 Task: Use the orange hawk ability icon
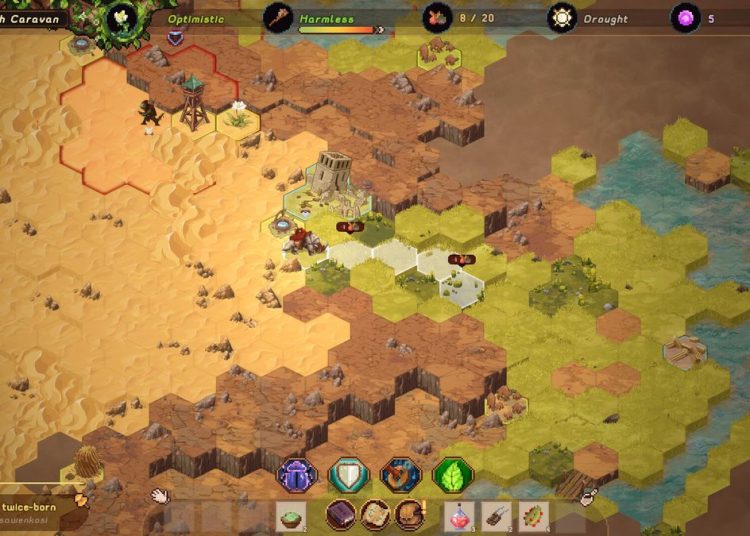tap(401, 475)
